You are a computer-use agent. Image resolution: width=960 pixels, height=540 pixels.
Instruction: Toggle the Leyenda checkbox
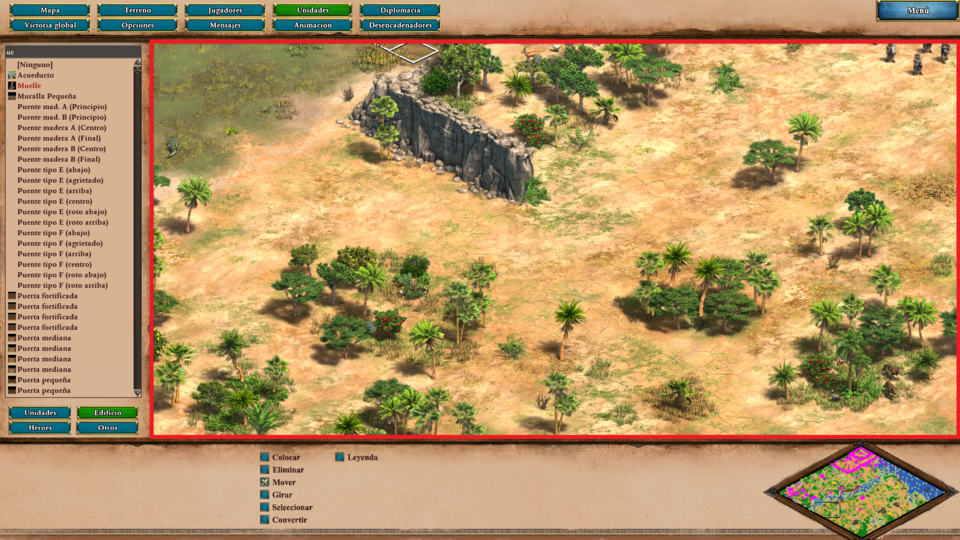tap(341, 457)
